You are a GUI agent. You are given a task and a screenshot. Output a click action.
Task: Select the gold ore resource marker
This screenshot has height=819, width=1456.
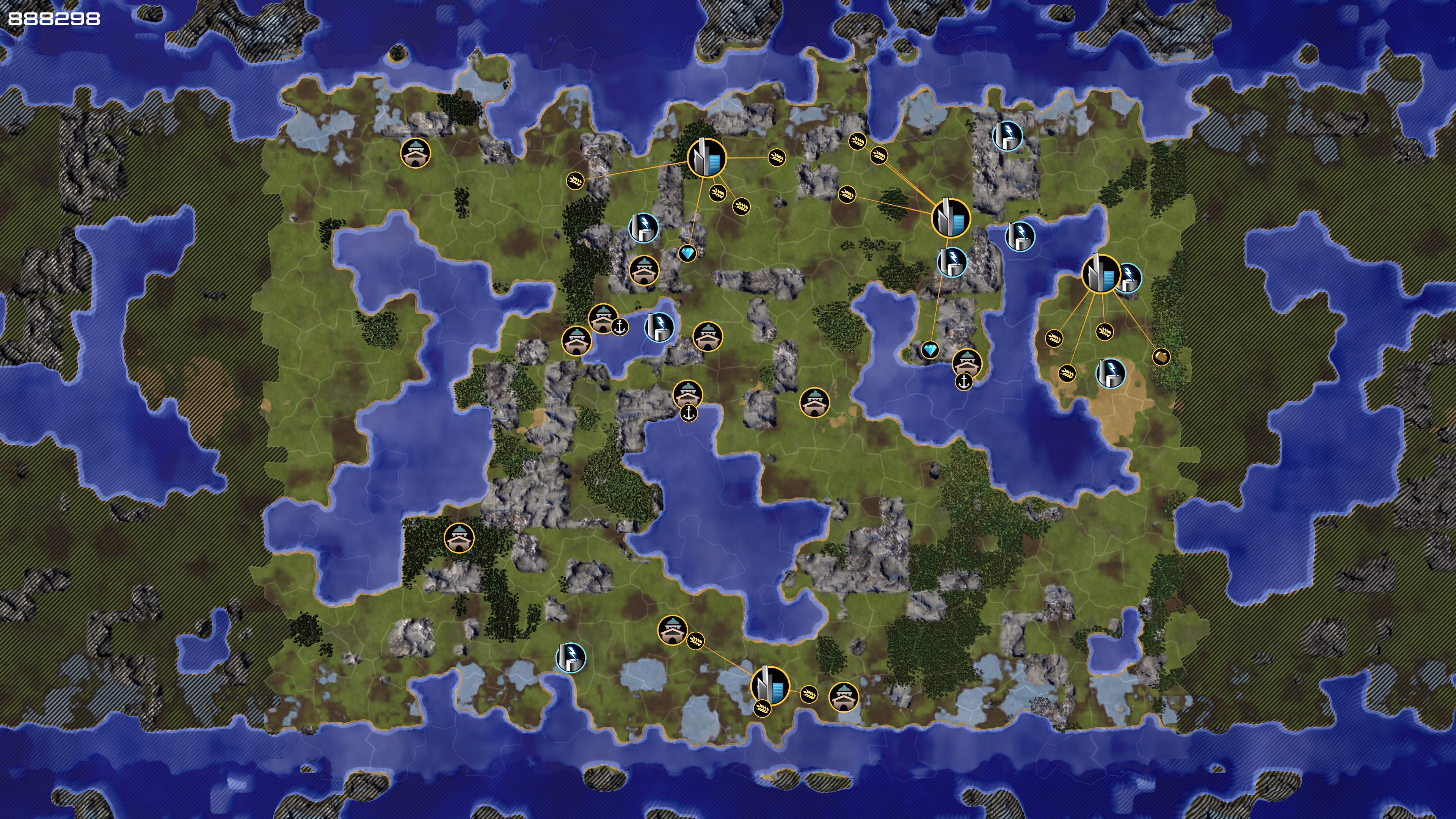click(1161, 357)
